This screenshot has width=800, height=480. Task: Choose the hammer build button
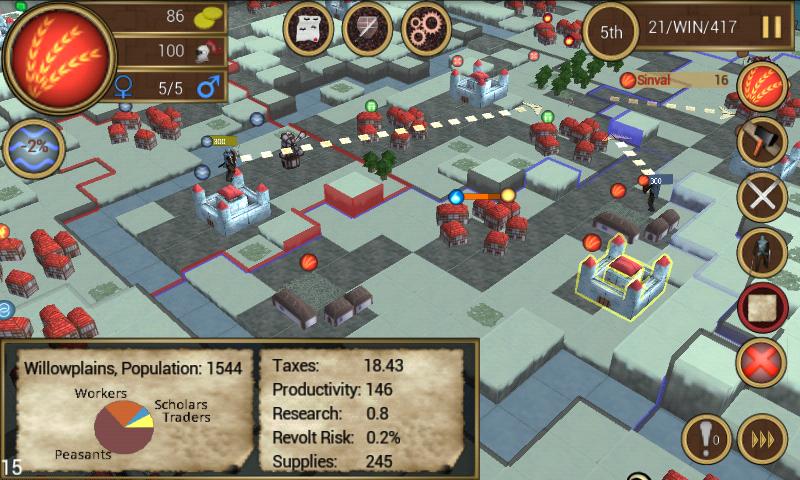pos(762,142)
